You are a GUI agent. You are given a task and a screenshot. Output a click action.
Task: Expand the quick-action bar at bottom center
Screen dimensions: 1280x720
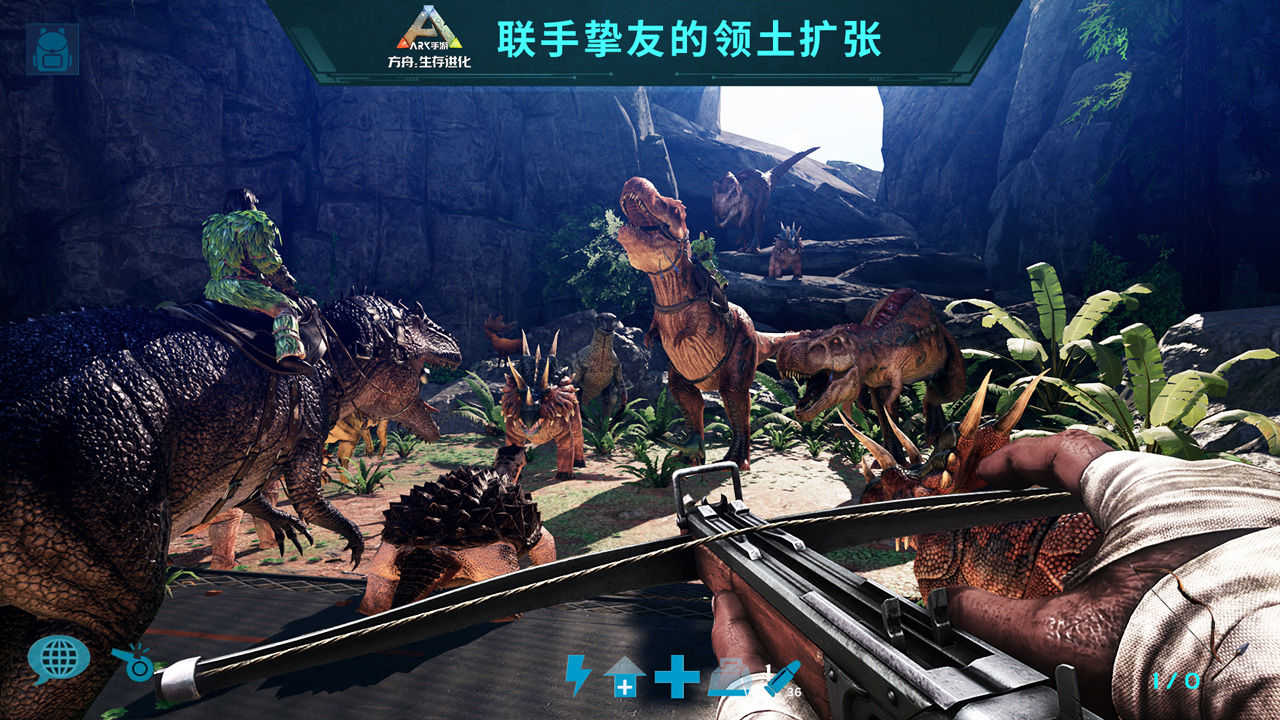coord(680,680)
